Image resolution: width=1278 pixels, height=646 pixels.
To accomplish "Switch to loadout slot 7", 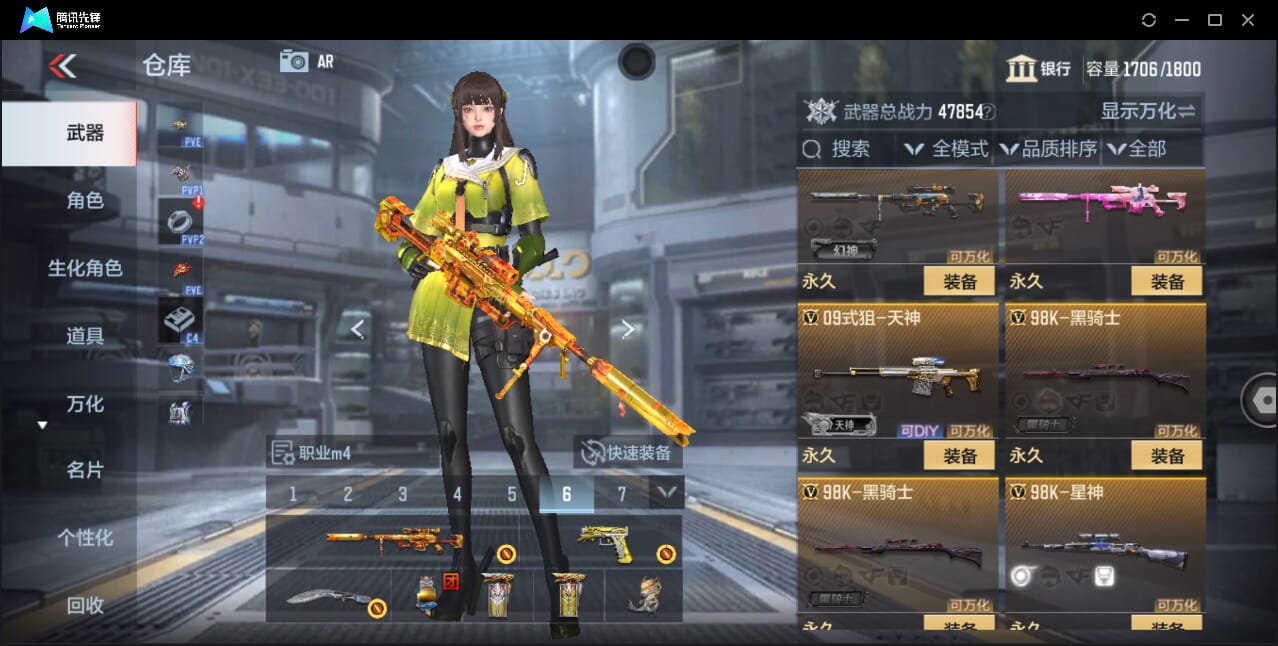I will tap(621, 494).
